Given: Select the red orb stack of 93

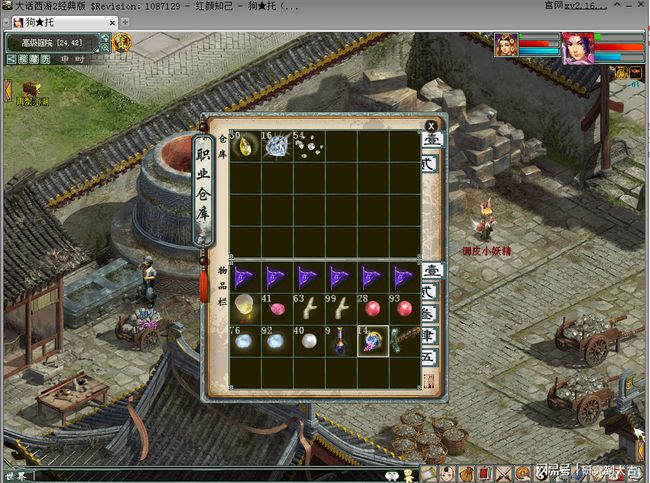Looking at the screenshot, I should click(403, 307).
